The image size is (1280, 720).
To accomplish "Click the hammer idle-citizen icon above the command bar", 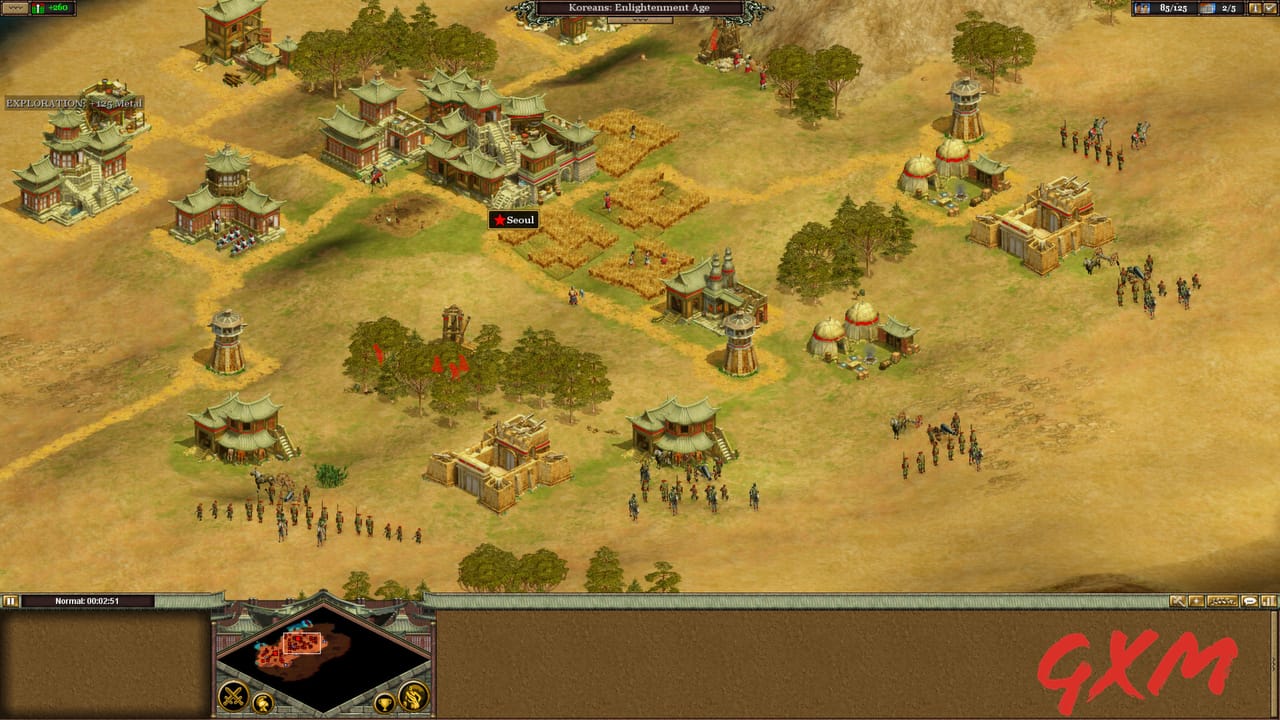I will [x=1178, y=600].
